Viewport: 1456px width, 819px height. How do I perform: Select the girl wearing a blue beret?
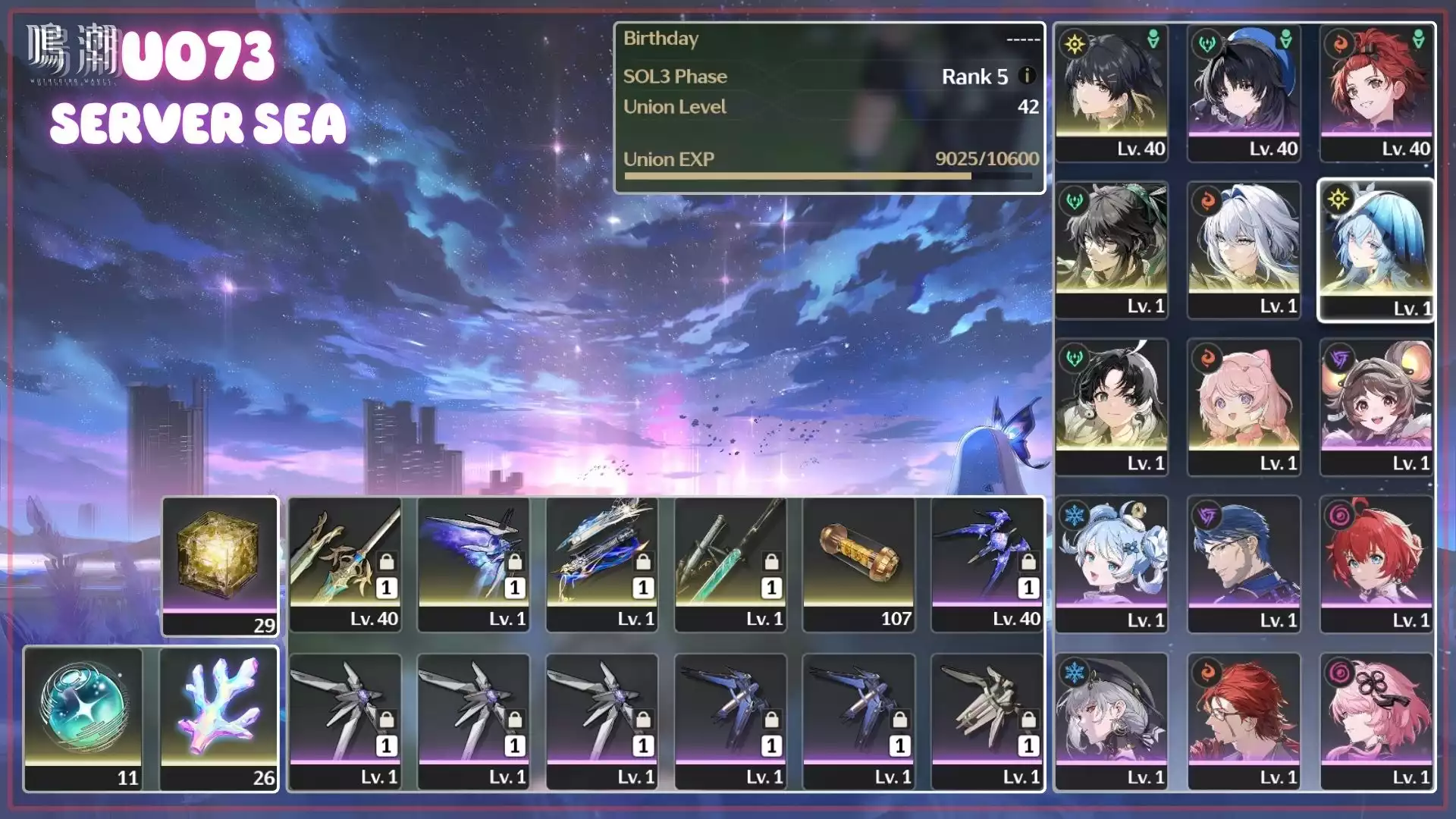1244,93
